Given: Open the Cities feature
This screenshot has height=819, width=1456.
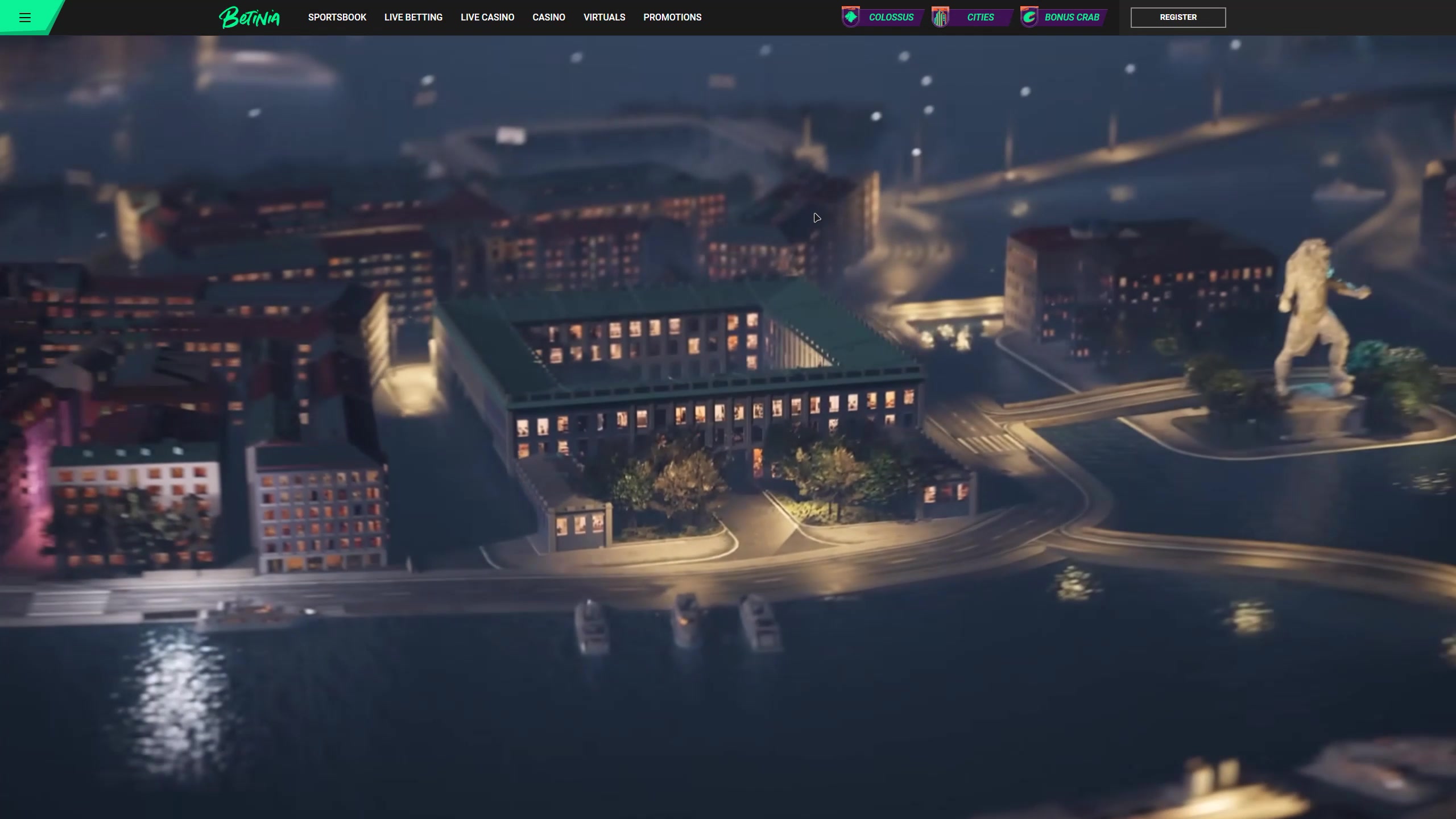Looking at the screenshot, I should (x=971, y=18).
